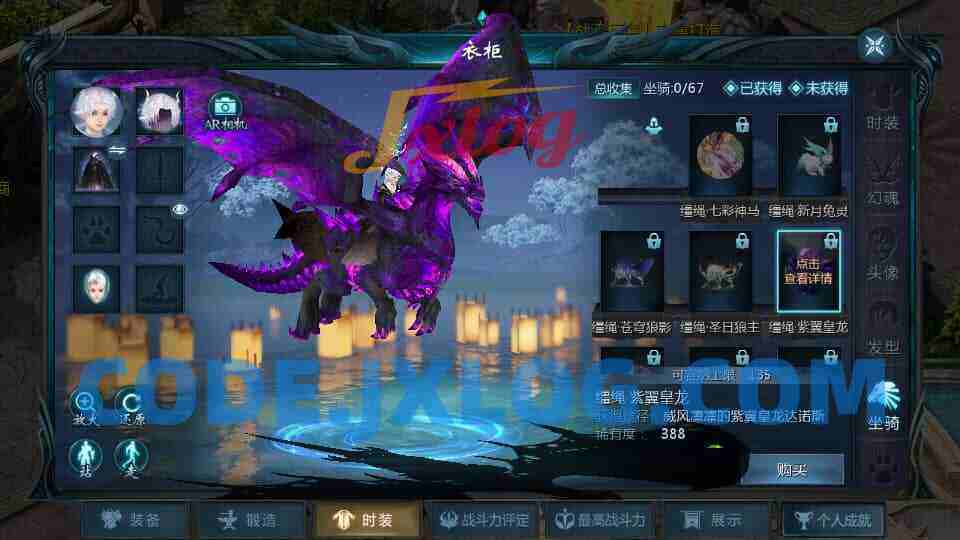Image resolution: width=960 pixels, height=540 pixels.
Task: Choose the horned white hairstyle slot
Action: (x=157, y=110)
